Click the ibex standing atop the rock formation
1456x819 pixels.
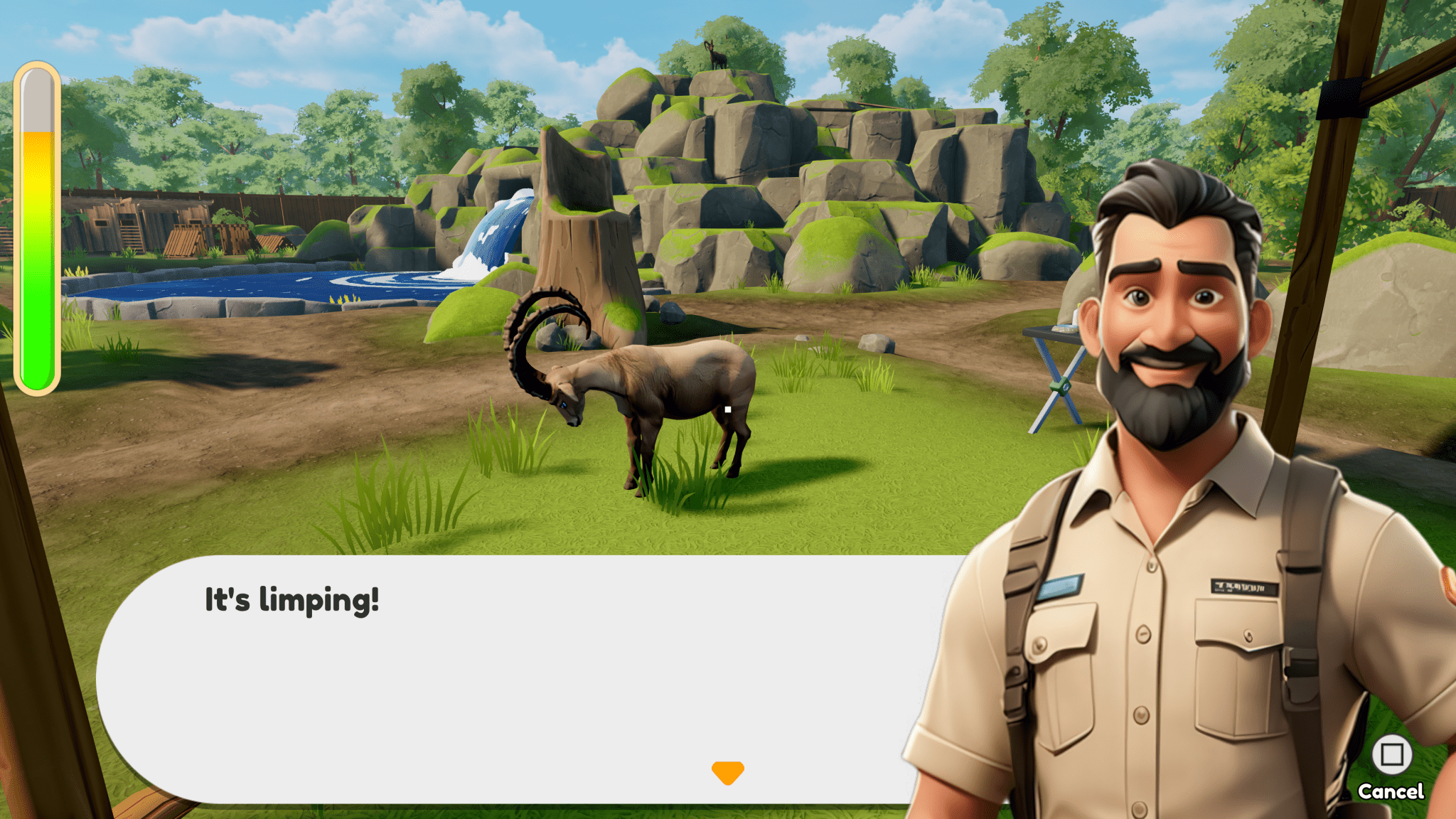click(x=718, y=57)
